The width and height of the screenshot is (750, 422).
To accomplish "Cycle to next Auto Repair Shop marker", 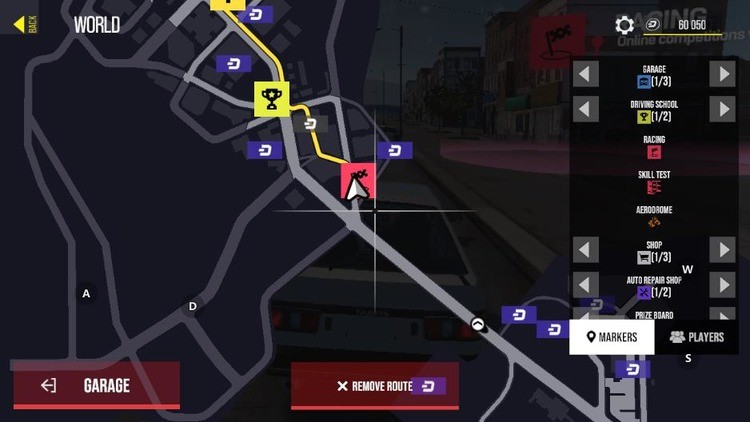I will point(723,285).
